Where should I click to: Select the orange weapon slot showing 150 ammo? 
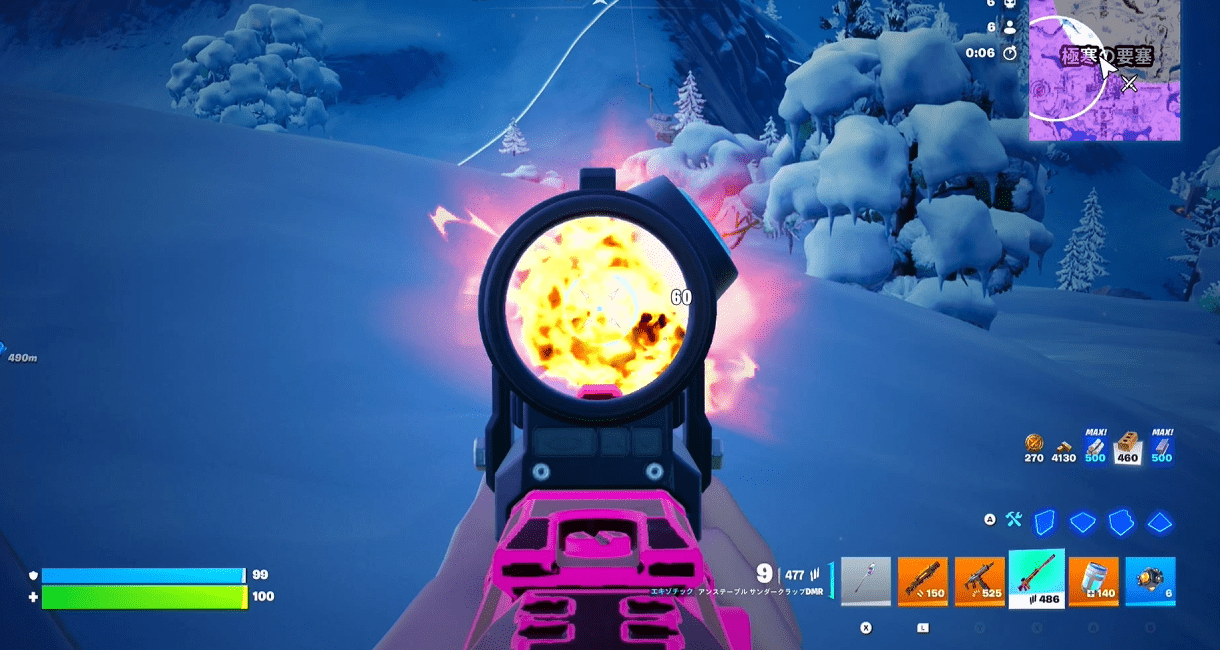click(x=922, y=581)
